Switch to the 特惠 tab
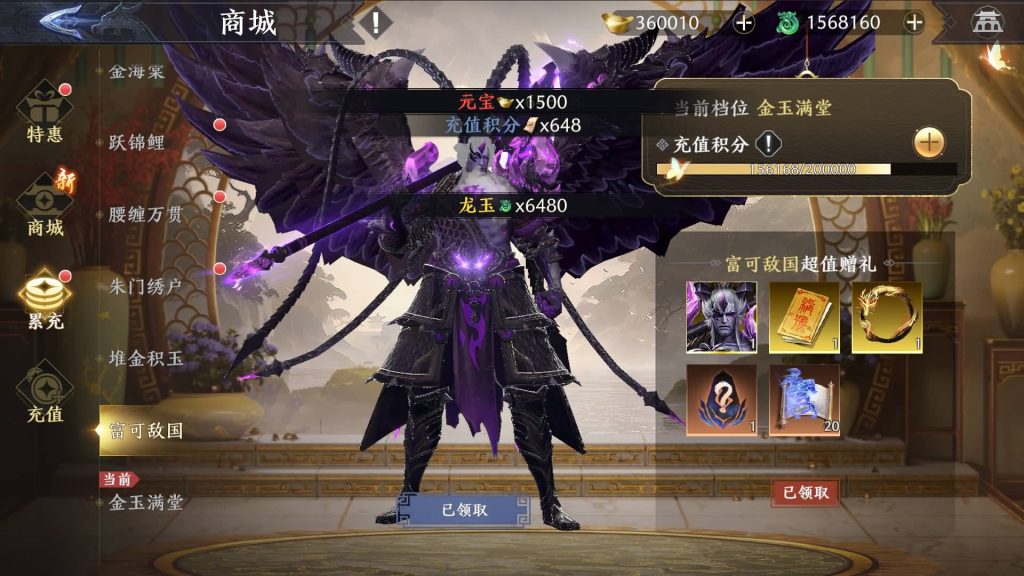 45,116
